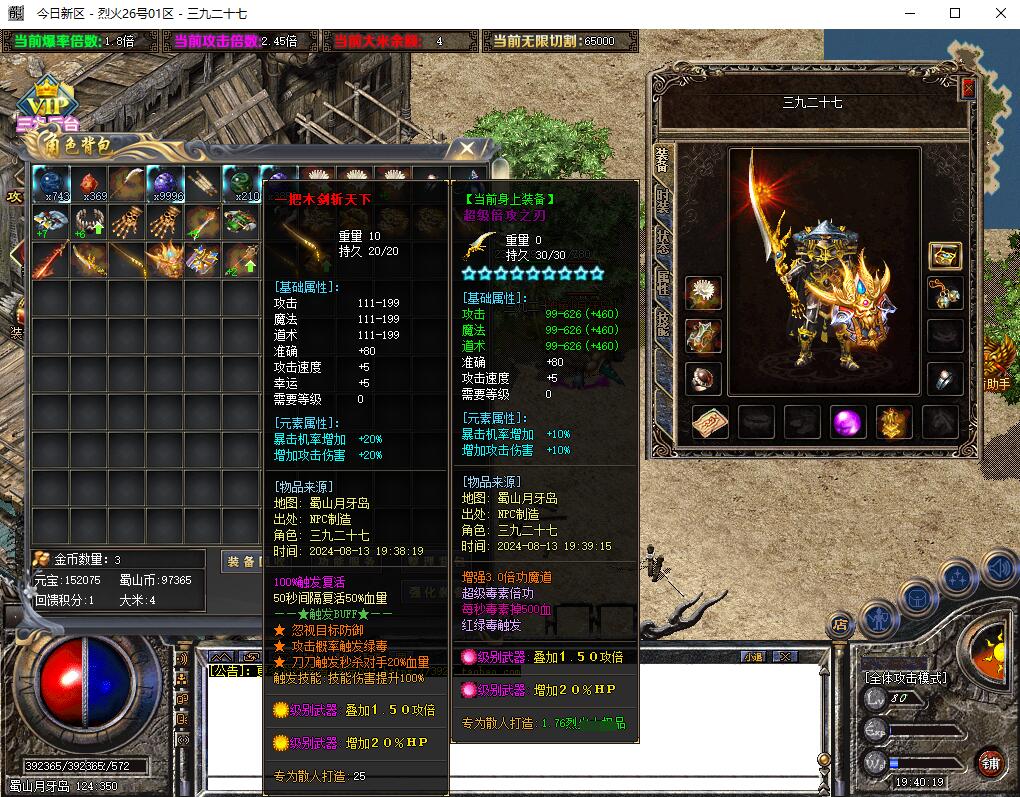The image size is (1020, 797).
Task: Select the green orb stack x210
Action: (241, 184)
